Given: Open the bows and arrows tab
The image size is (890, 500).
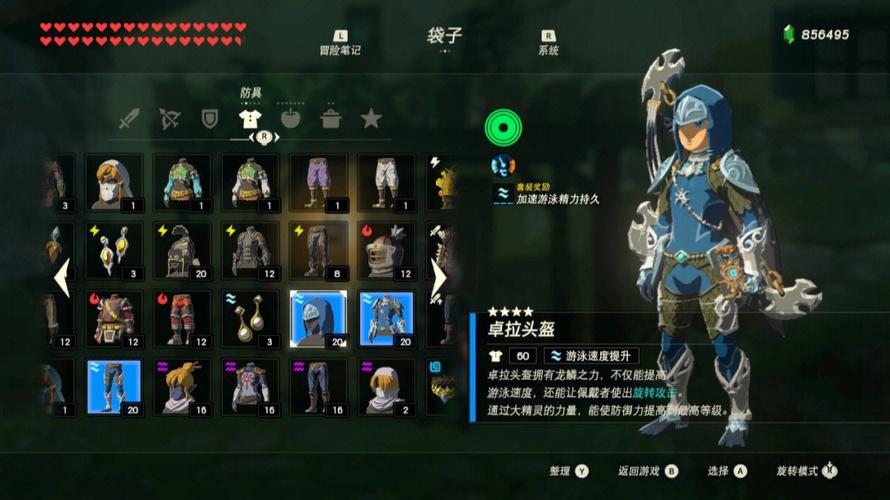Looking at the screenshot, I should click(169, 119).
